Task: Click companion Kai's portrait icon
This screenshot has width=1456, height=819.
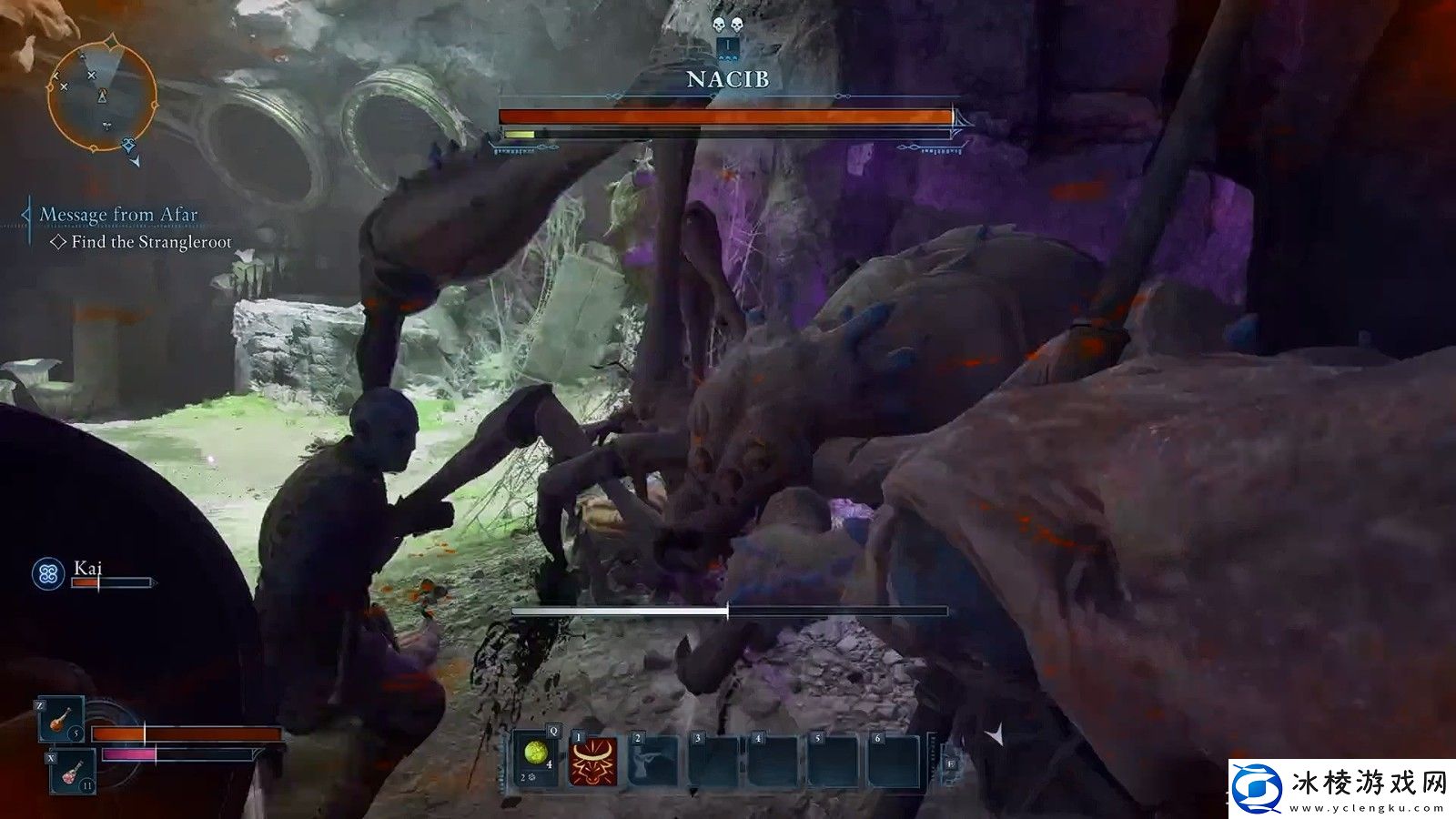Action: (x=47, y=573)
